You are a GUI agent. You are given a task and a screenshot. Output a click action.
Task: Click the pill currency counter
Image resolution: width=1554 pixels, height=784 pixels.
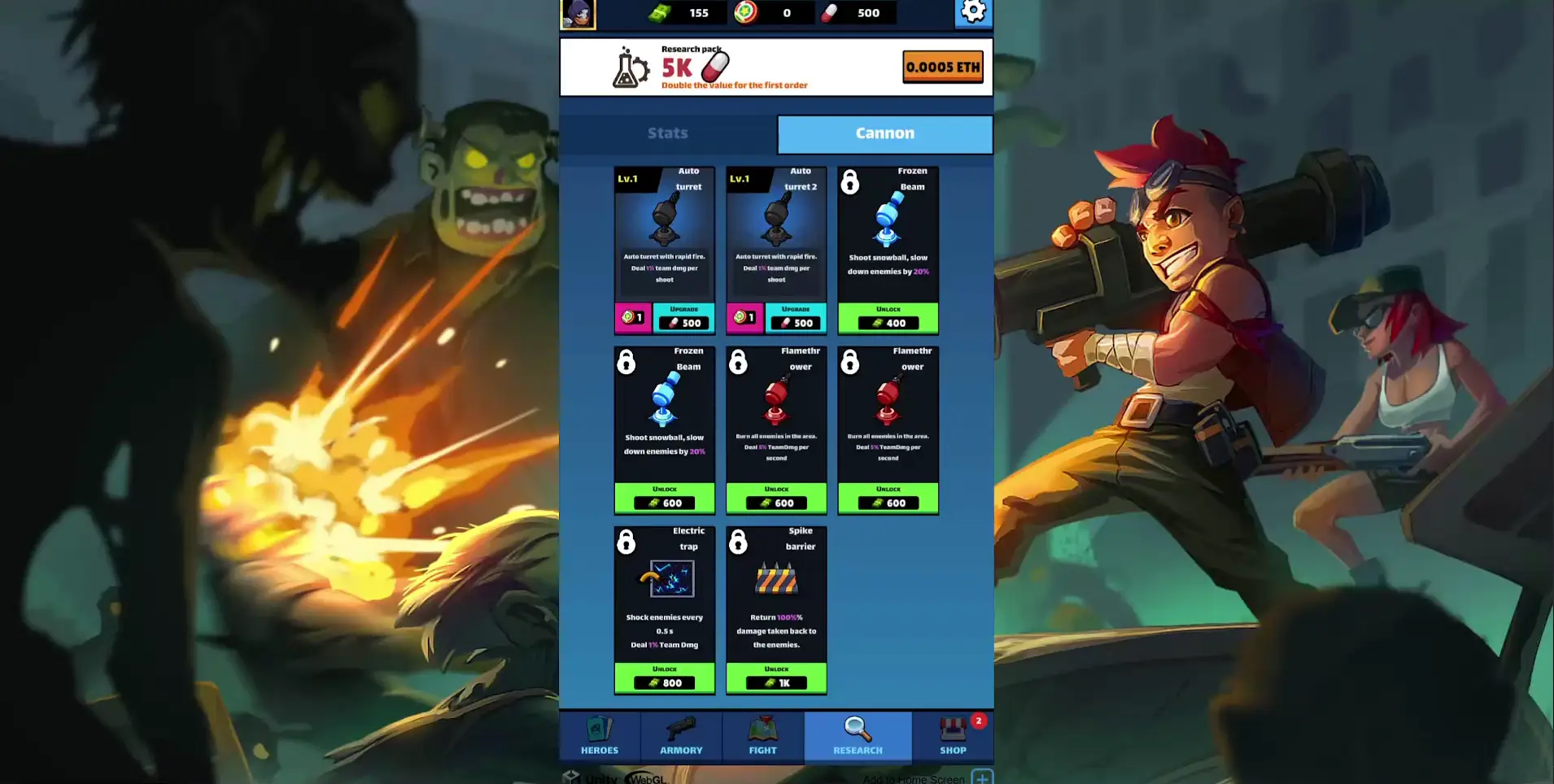pos(857,12)
